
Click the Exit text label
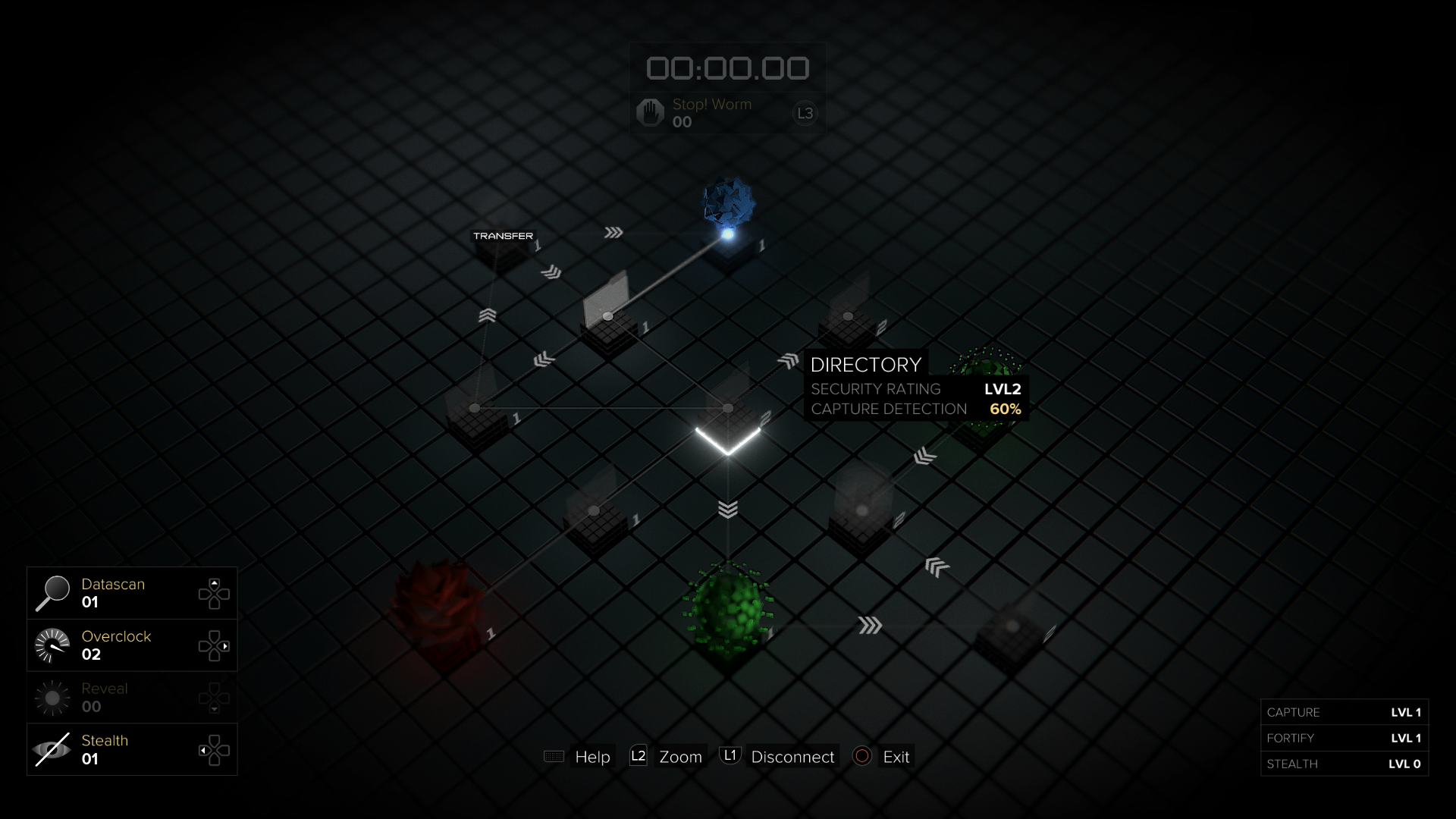point(896,756)
